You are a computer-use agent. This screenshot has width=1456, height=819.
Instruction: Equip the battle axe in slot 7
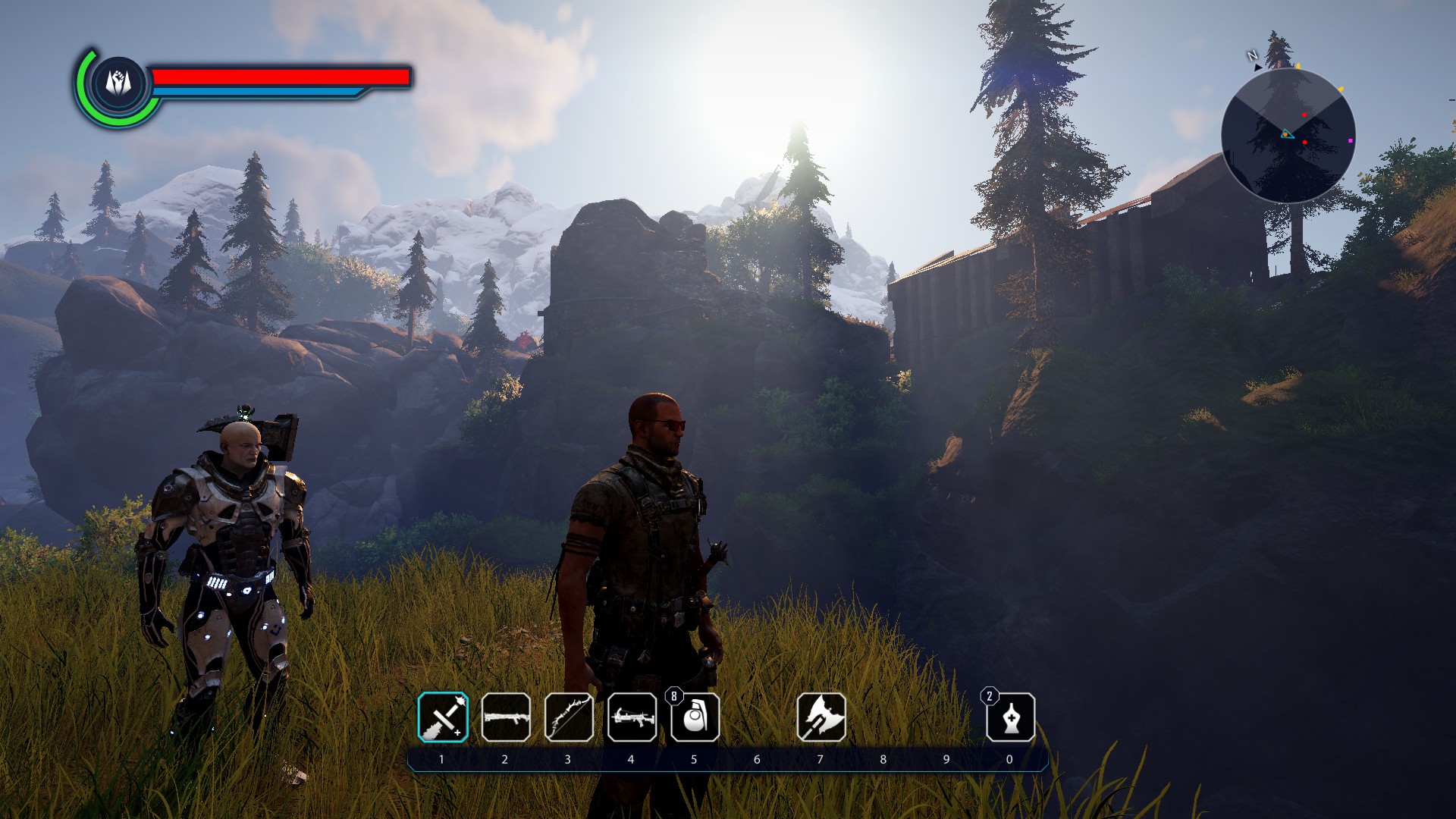click(x=821, y=717)
